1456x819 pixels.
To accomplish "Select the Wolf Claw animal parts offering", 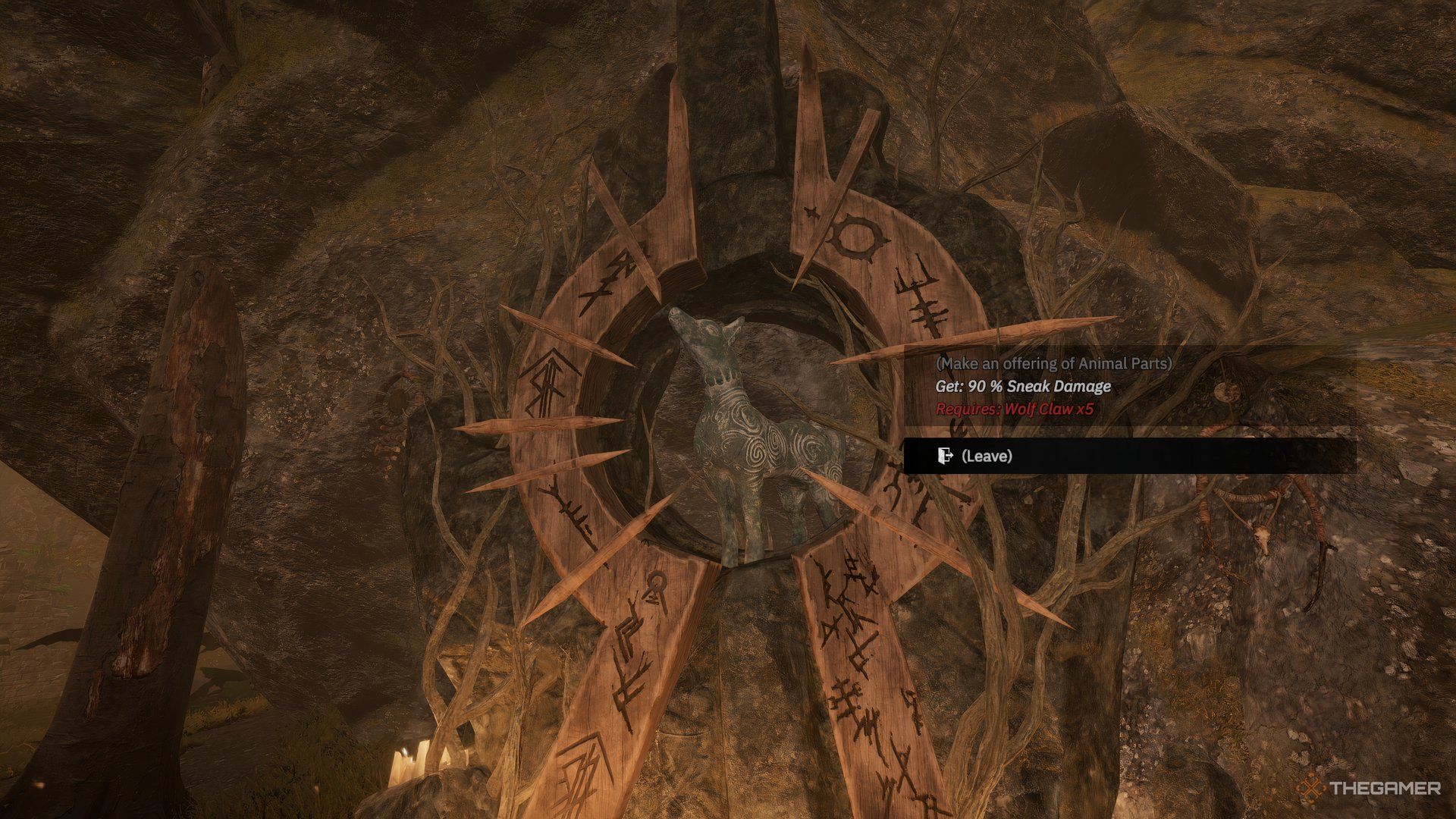I will (x=1053, y=386).
